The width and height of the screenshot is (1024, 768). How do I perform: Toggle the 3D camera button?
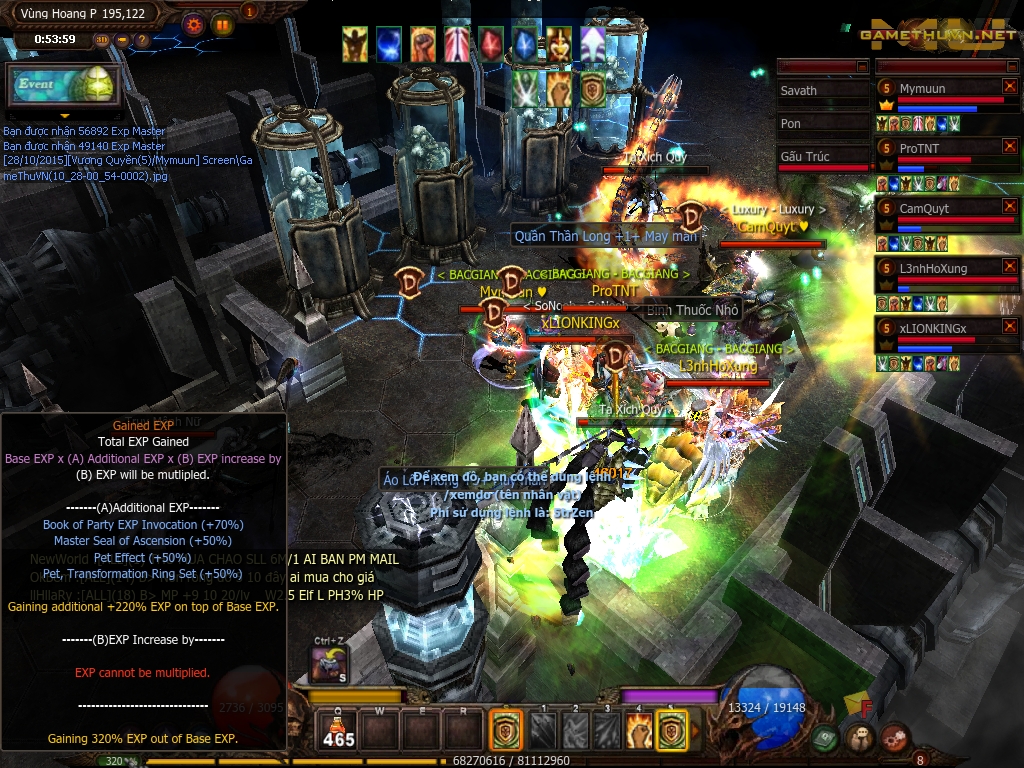(103, 40)
